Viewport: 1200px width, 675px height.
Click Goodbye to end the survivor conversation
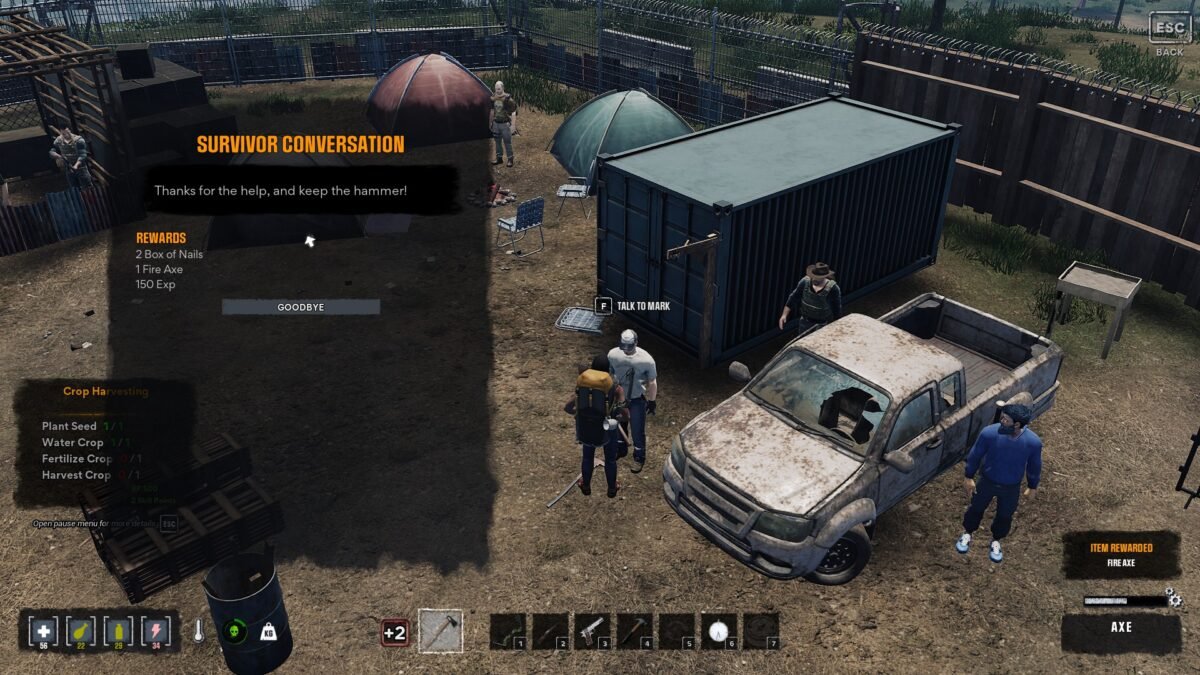(301, 307)
